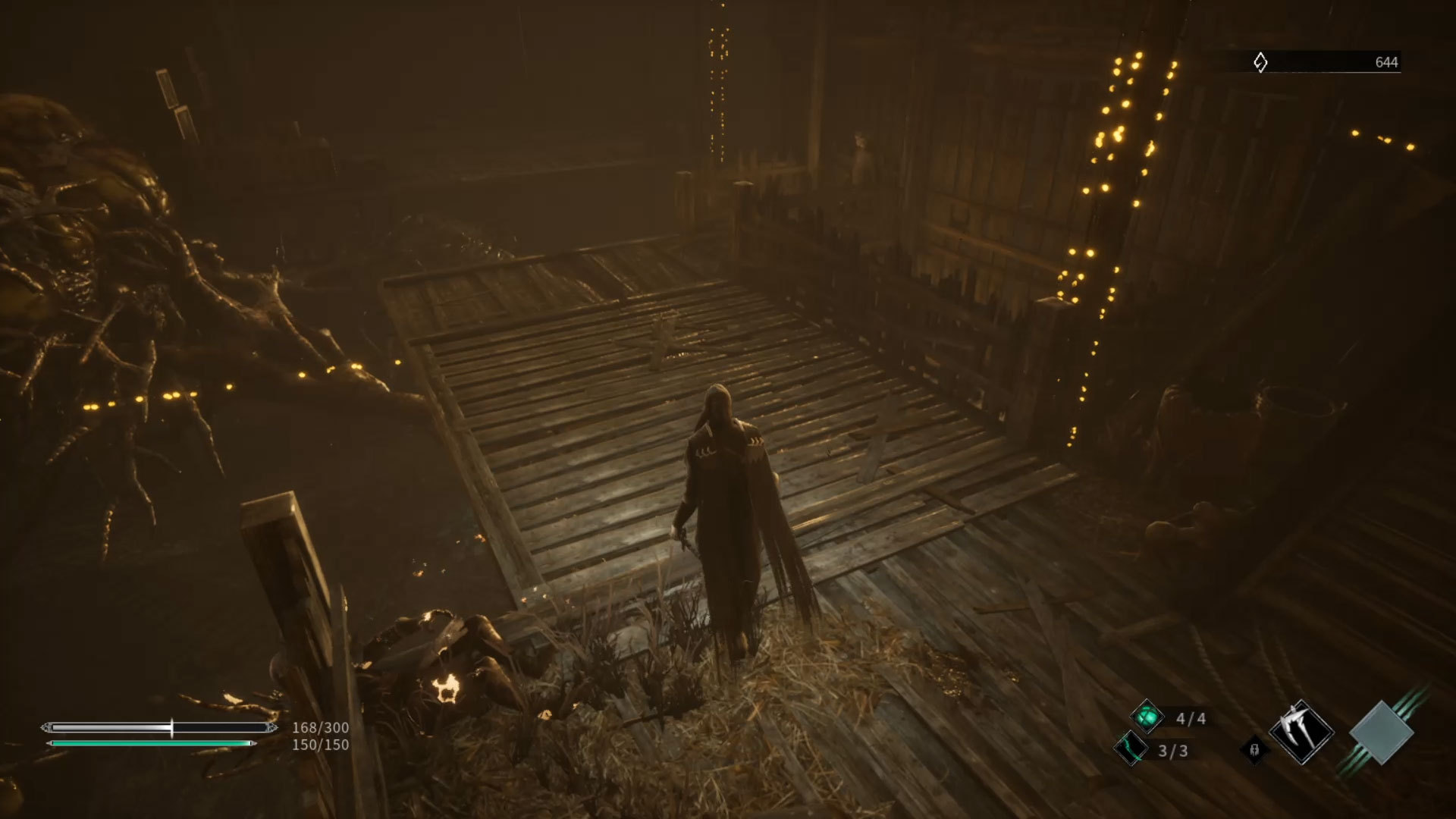Activate the scythe plague weapon slot
The height and width of the screenshot is (819, 1456).
point(1301,732)
